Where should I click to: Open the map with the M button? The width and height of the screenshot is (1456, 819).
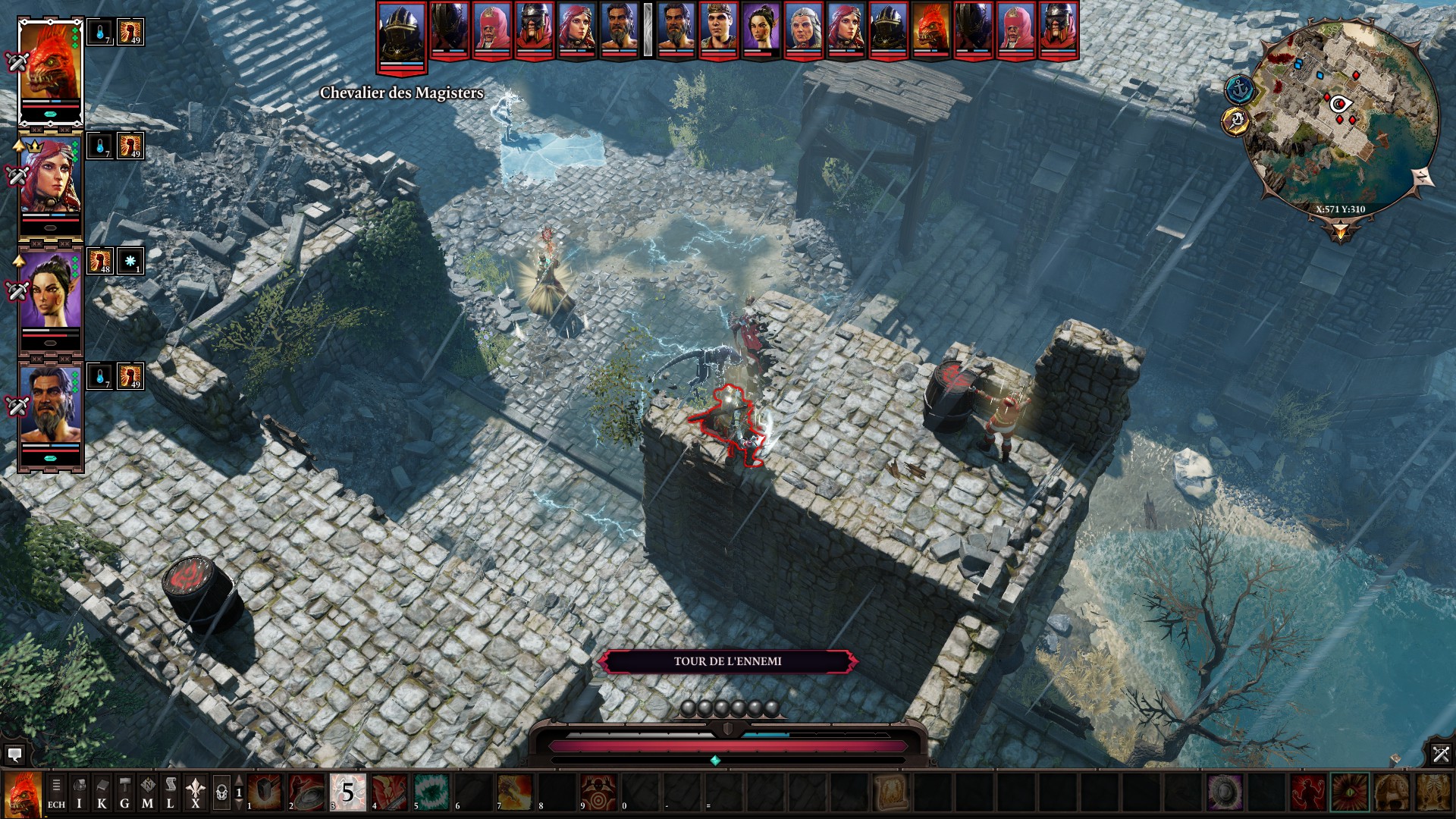(x=147, y=793)
